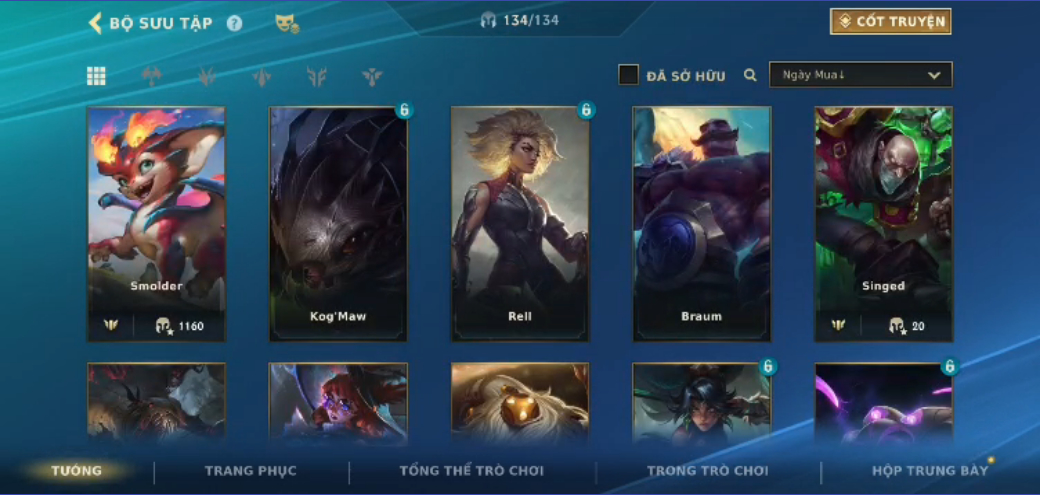Open the question mark help icon
1040x495 pixels.
click(234, 23)
